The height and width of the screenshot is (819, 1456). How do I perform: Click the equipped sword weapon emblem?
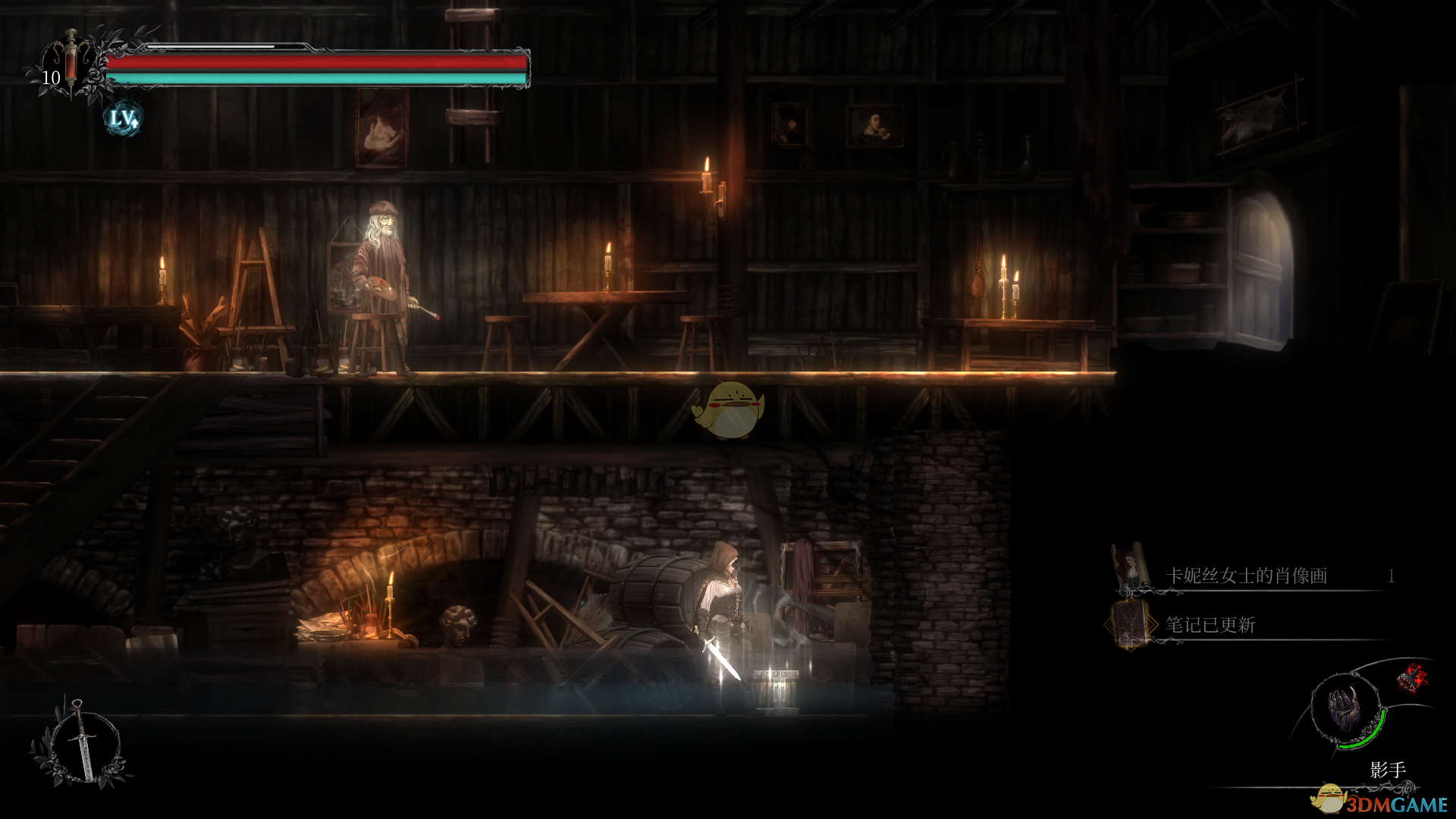point(80,742)
